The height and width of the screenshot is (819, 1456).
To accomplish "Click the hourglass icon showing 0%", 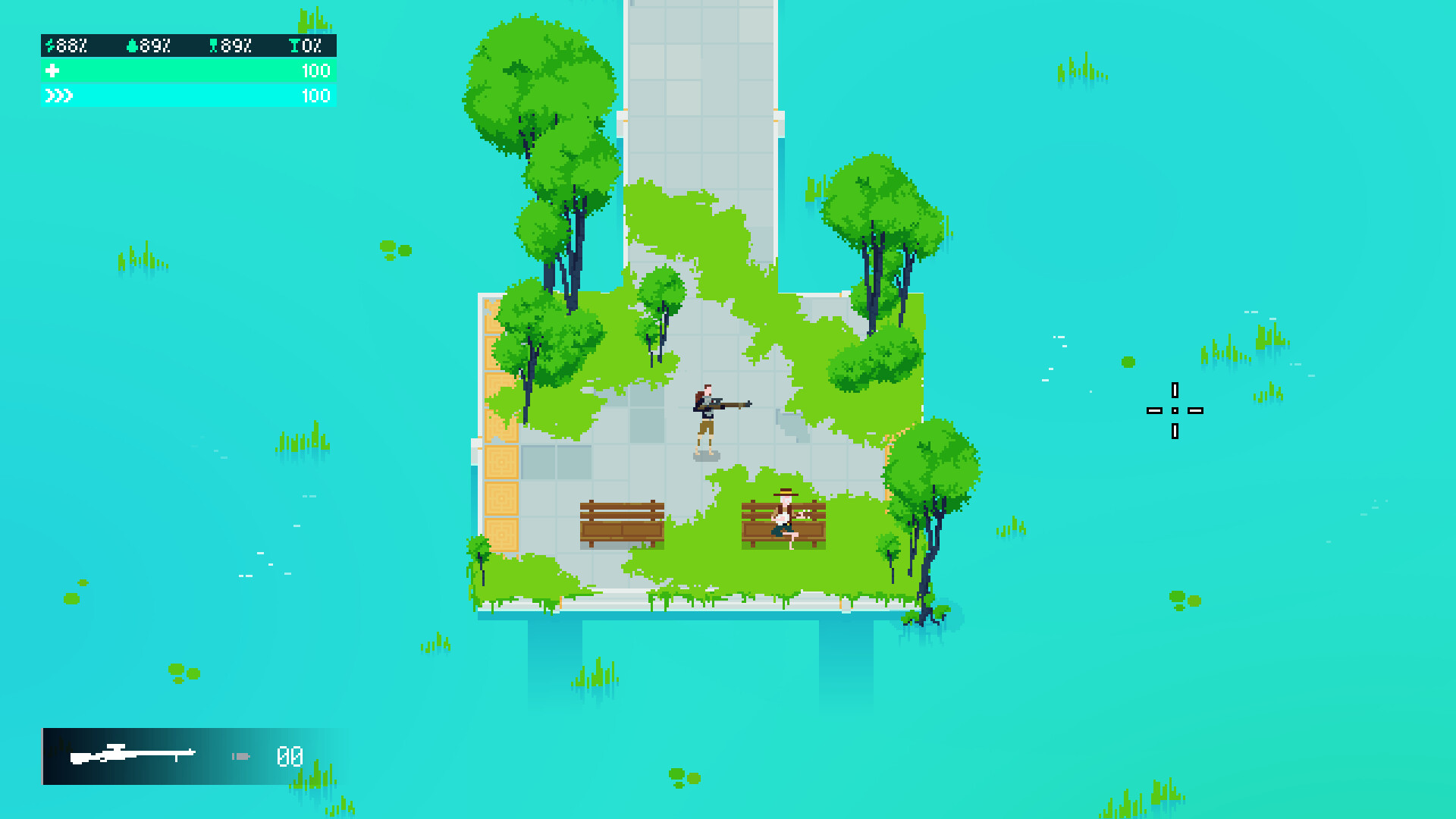I will (294, 45).
